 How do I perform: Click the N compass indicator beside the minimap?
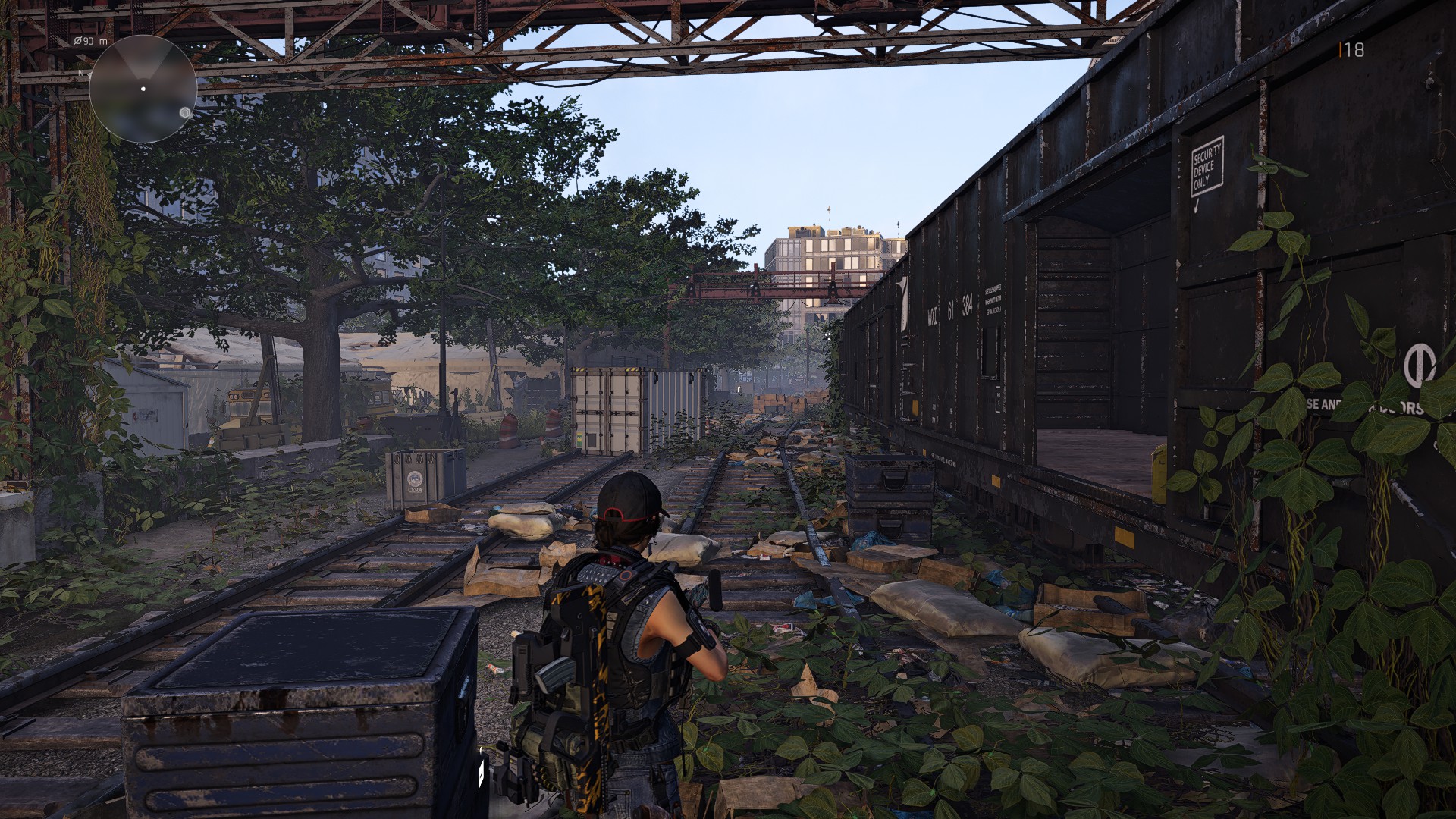[81, 73]
